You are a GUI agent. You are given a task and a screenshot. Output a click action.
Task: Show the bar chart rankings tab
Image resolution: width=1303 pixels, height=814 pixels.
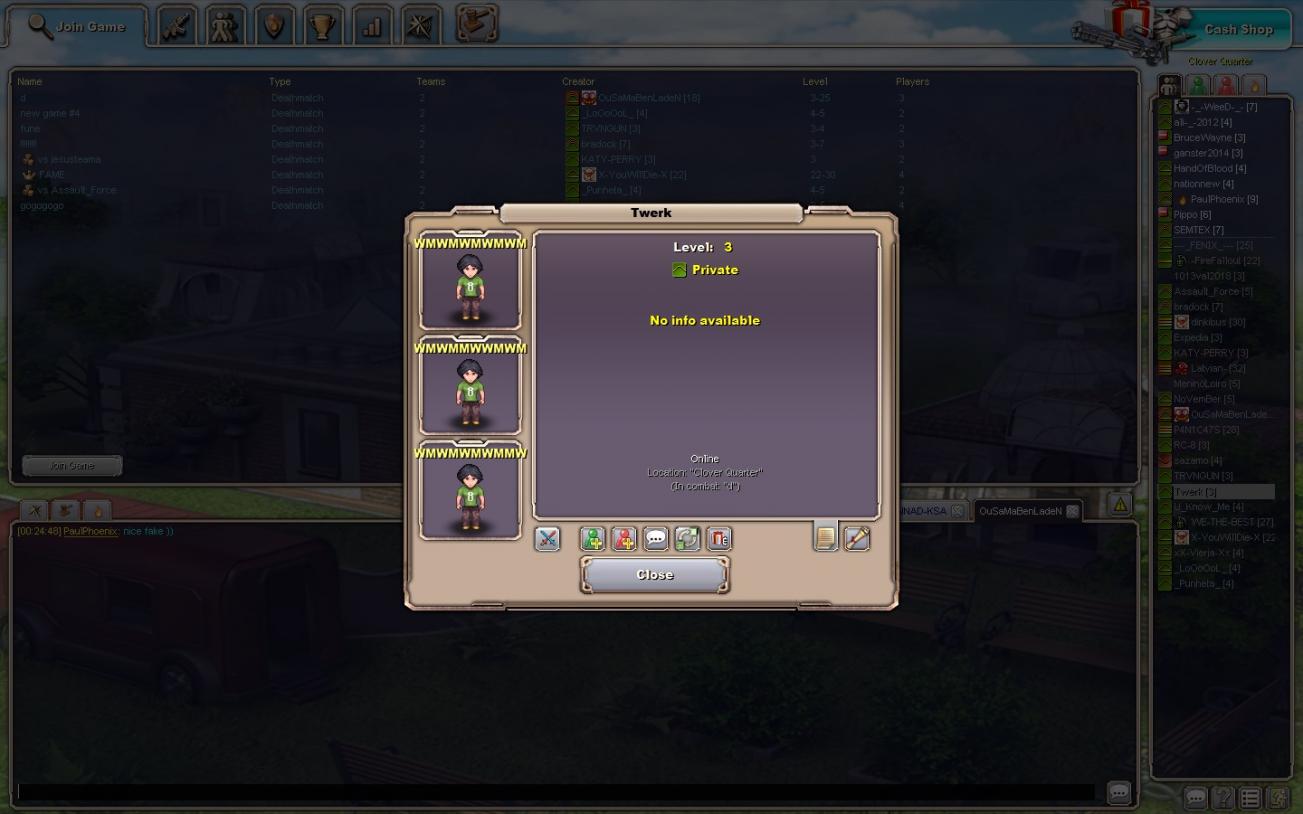(371, 27)
